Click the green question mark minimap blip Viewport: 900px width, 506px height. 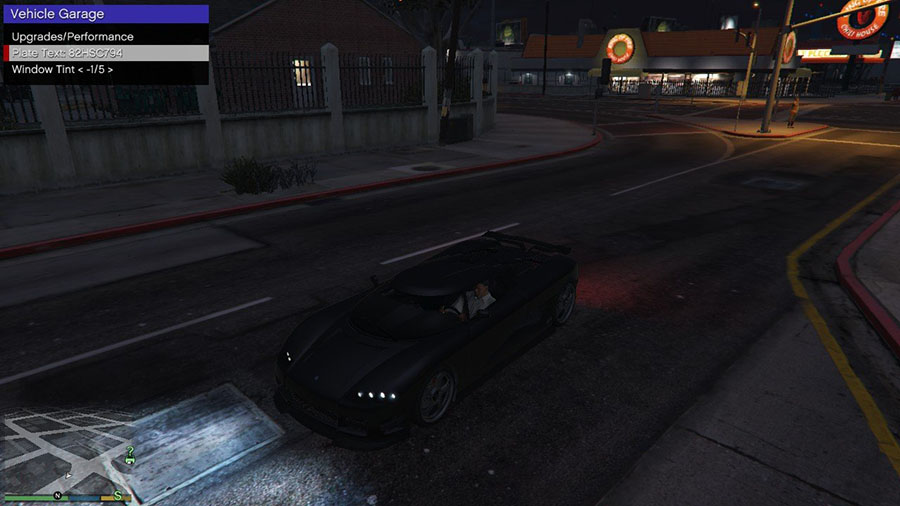pos(130,451)
